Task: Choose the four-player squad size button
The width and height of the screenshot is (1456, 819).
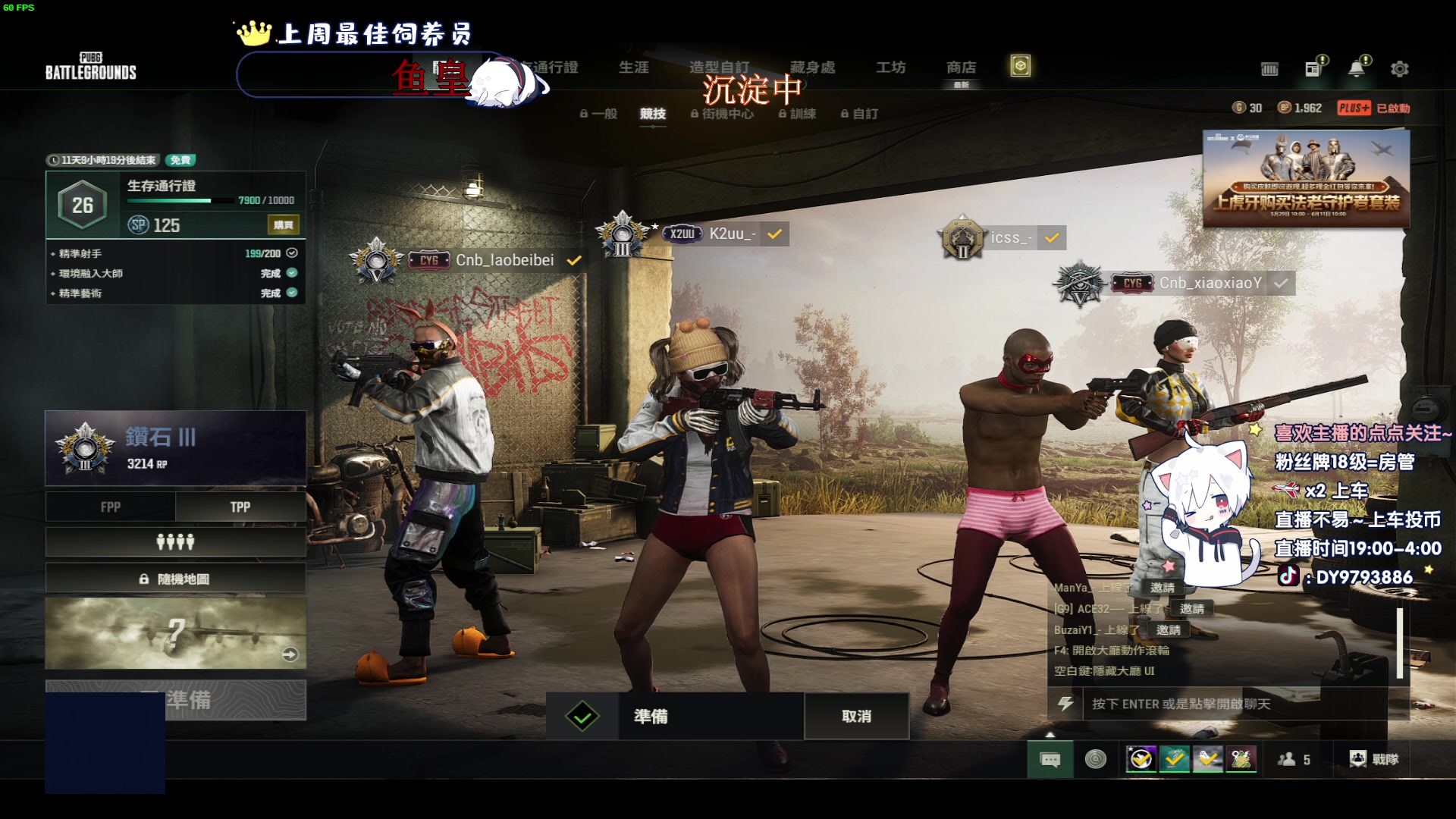Action: click(175, 542)
